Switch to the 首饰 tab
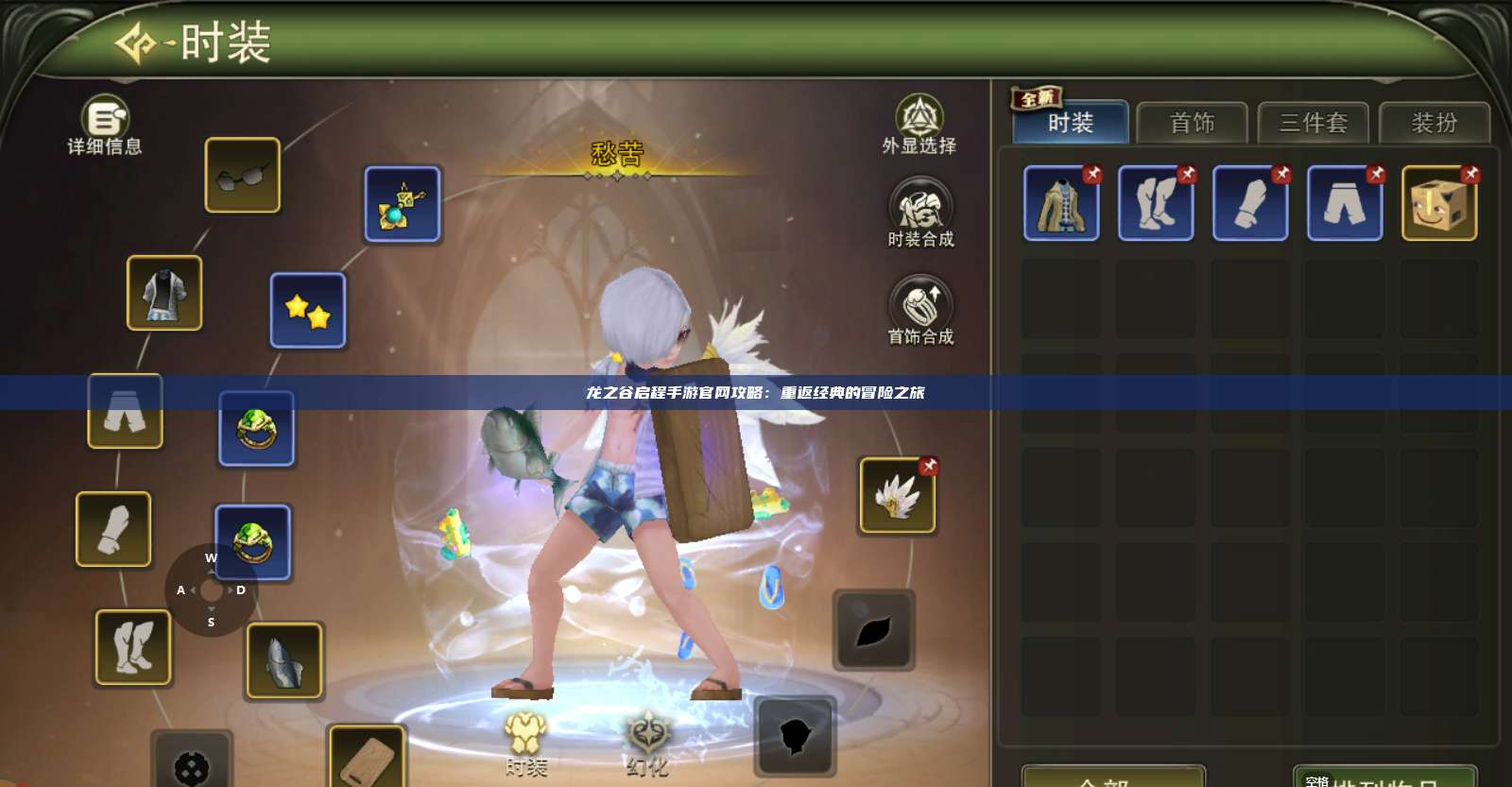1512x787 pixels. pyautogui.click(x=1192, y=123)
